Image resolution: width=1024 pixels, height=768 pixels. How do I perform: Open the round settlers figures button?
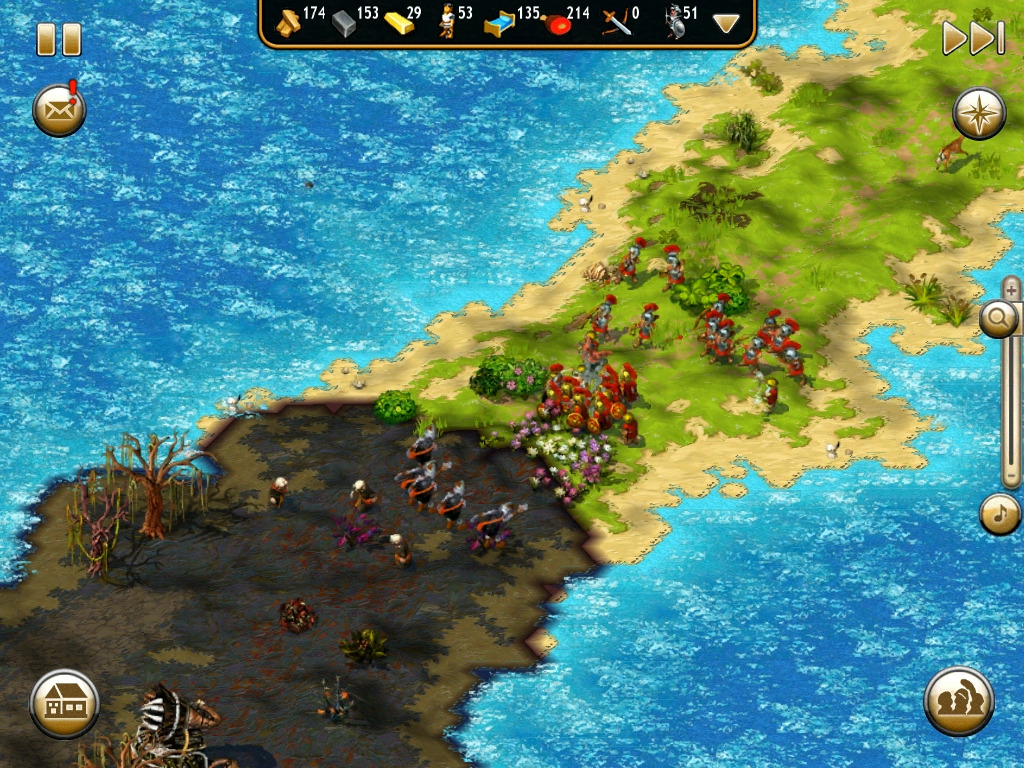point(958,701)
